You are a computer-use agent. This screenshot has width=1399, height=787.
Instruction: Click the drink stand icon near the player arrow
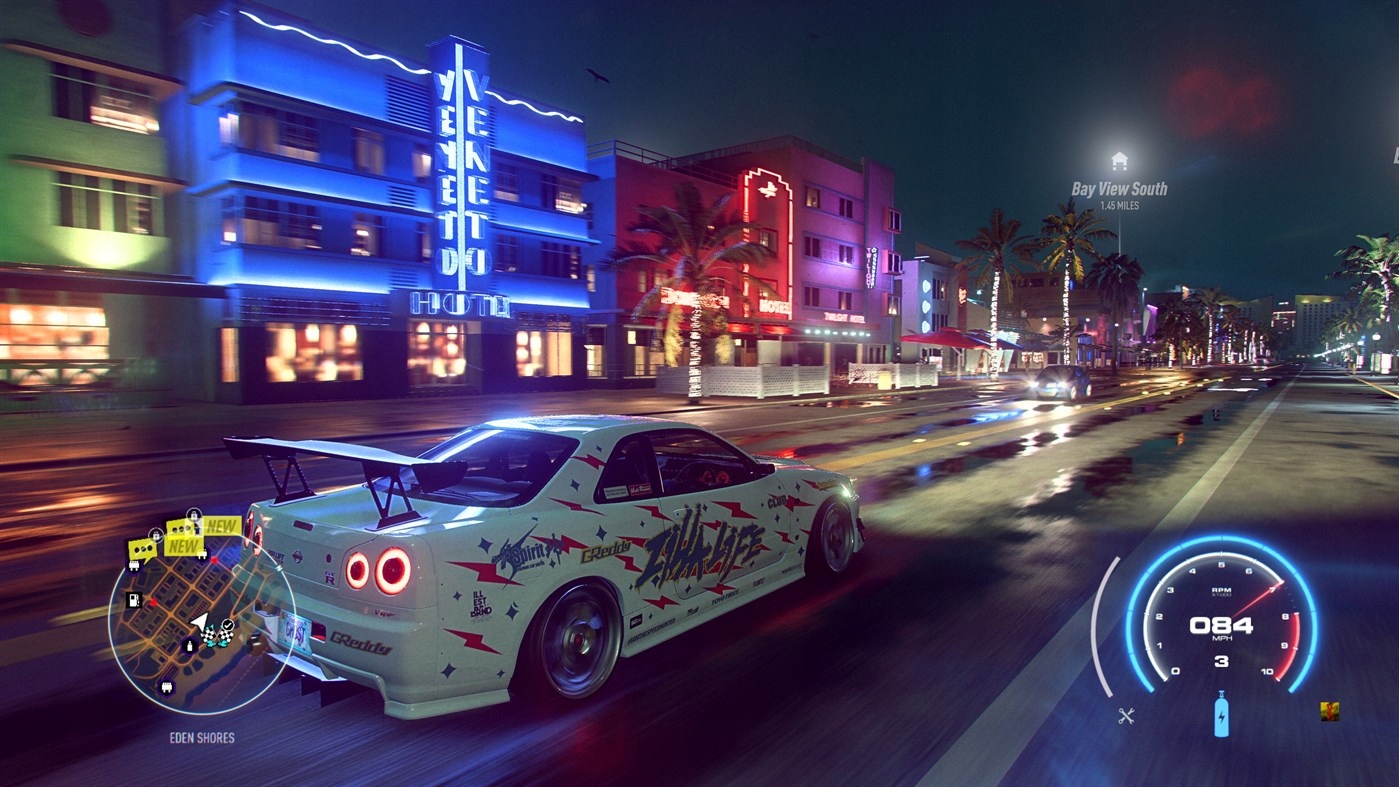tap(188, 645)
